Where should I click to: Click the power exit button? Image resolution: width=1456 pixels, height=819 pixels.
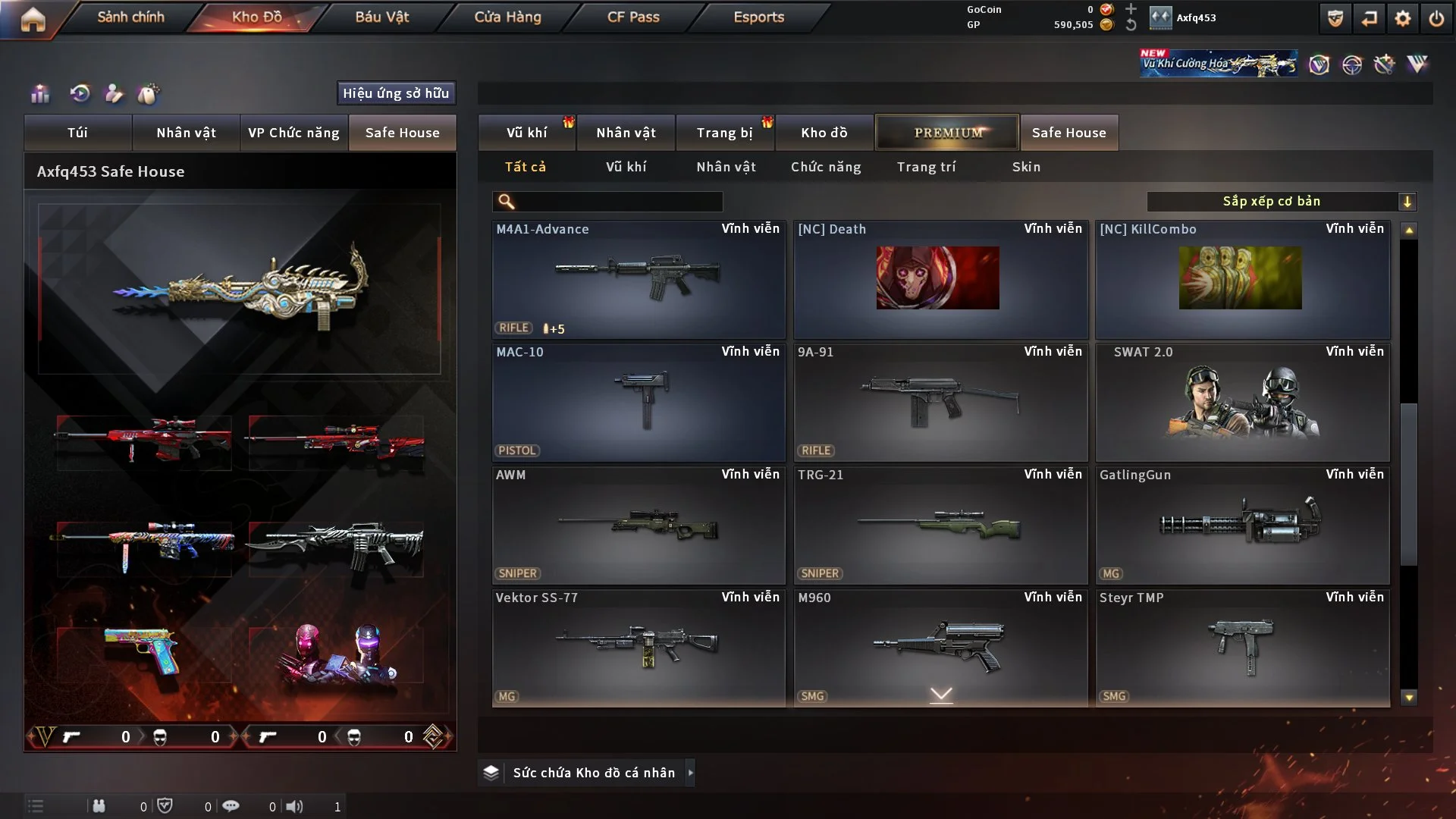pos(1436,19)
